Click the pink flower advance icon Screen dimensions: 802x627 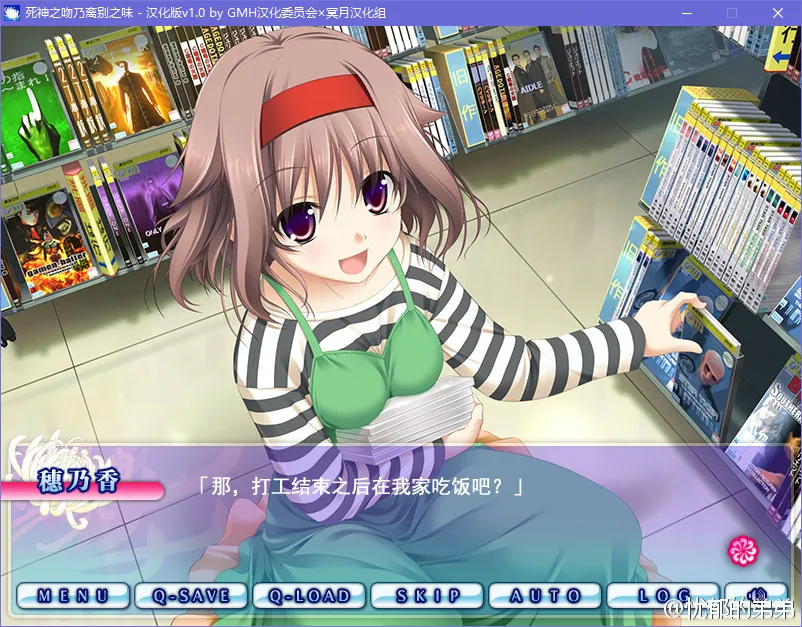pyautogui.click(x=742, y=548)
